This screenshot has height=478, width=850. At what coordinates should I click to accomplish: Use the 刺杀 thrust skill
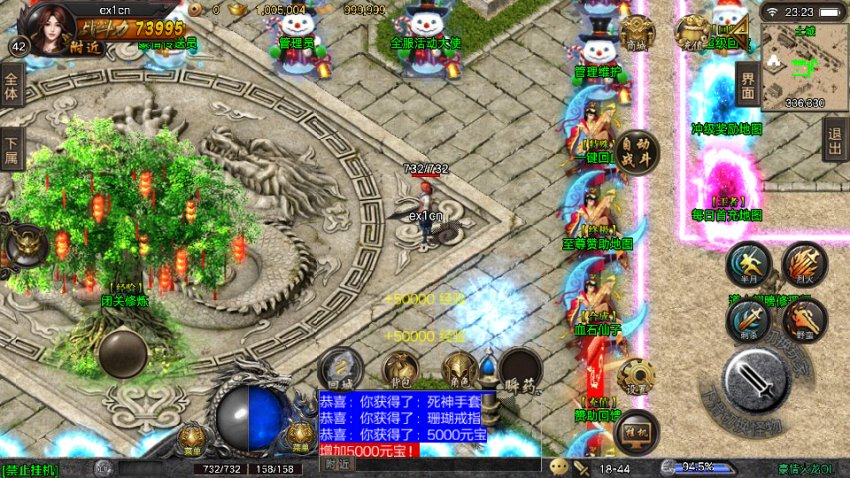749,320
